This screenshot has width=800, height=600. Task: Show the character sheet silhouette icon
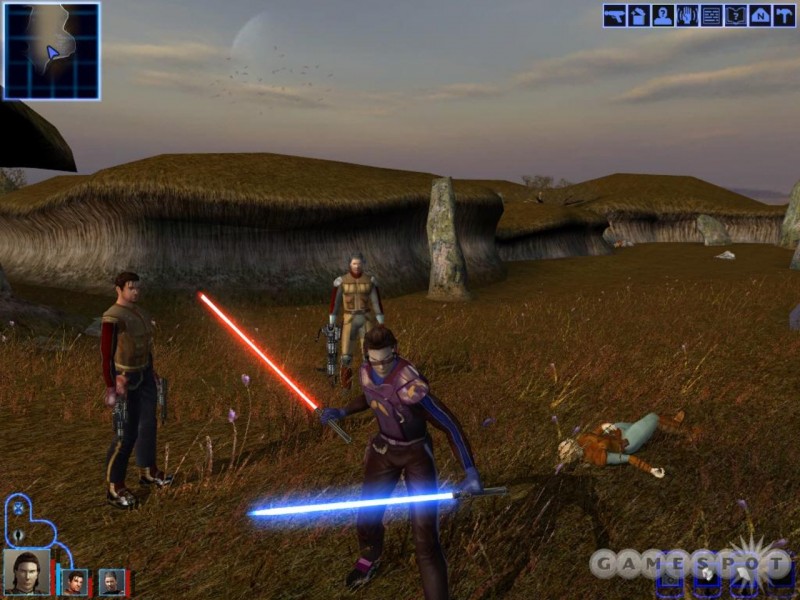pos(662,16)
